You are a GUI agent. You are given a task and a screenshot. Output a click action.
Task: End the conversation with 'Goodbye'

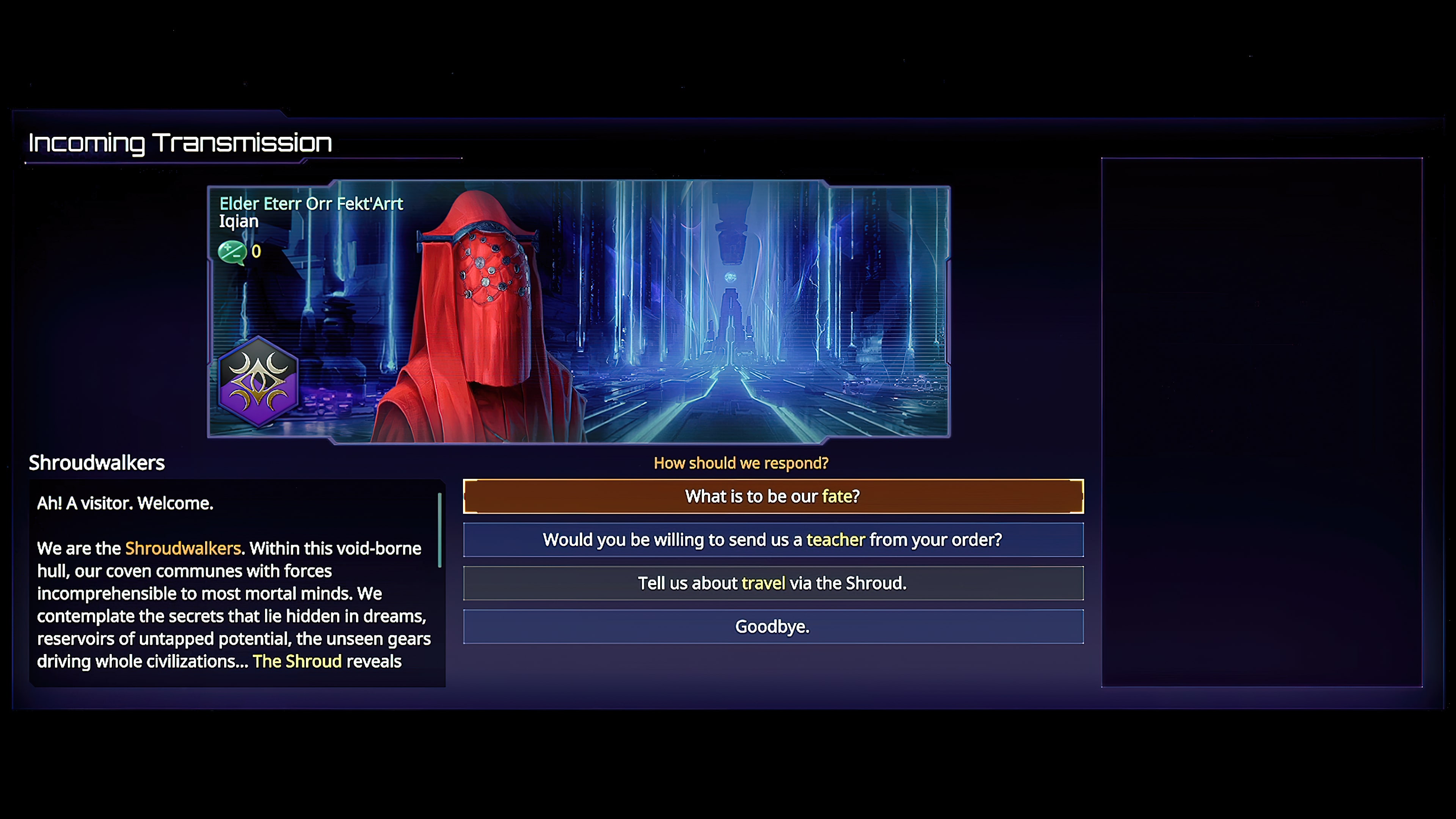tap(772, 626)
